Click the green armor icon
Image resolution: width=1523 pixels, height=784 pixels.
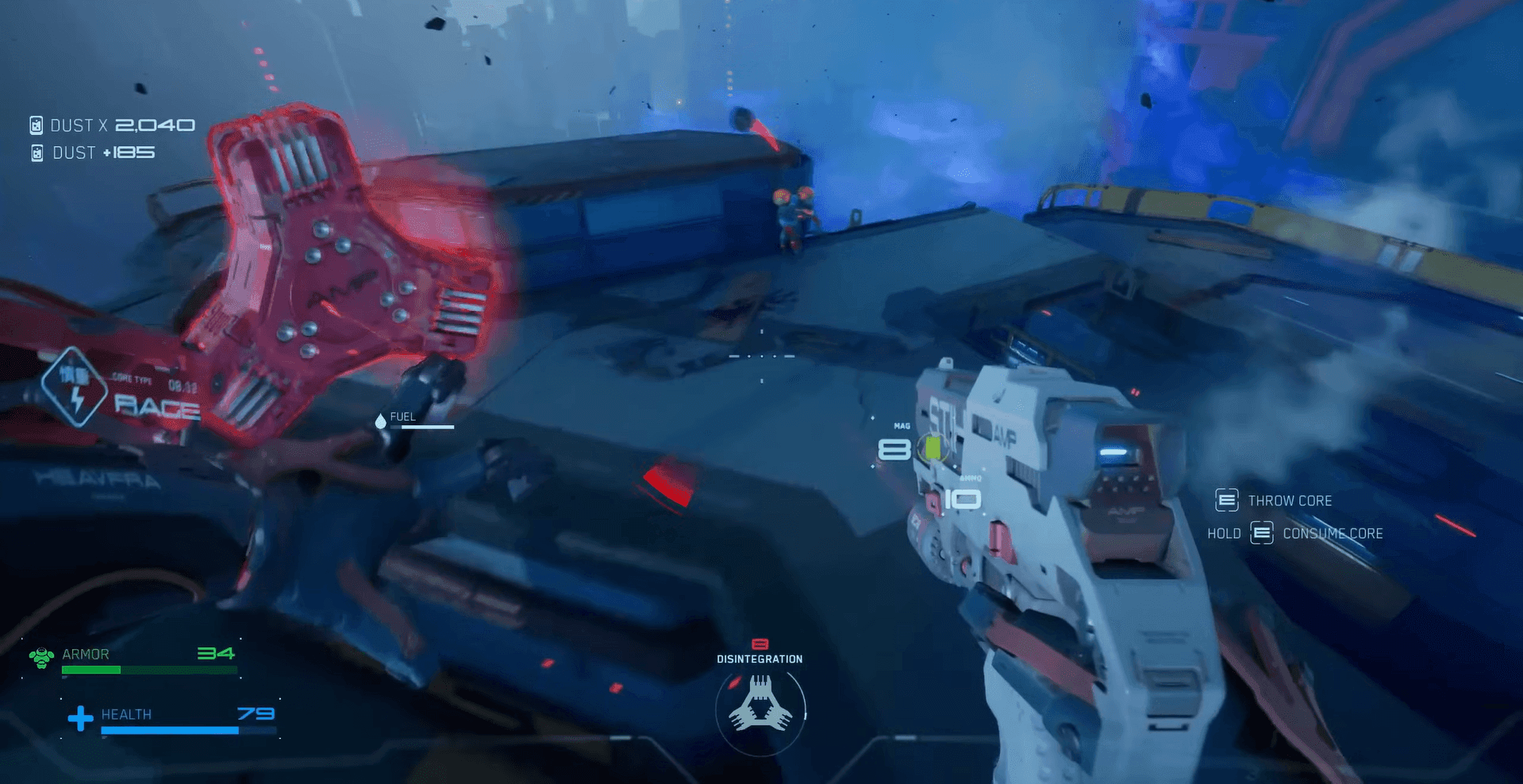41,657
